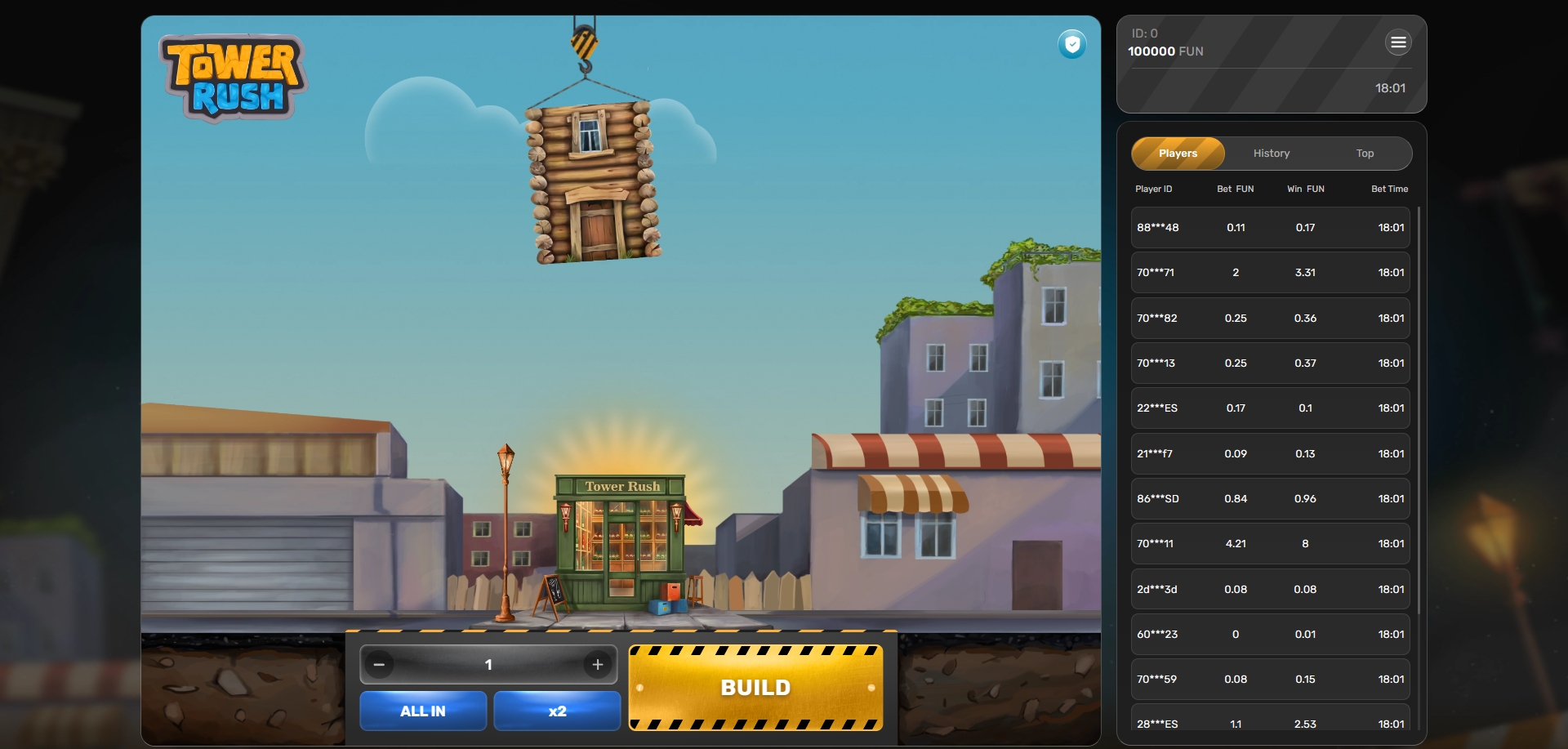The width and height of the screenshot is (1568, 749).
Task: Choose player row 70***11
Action: click(x=1270, y=544)
